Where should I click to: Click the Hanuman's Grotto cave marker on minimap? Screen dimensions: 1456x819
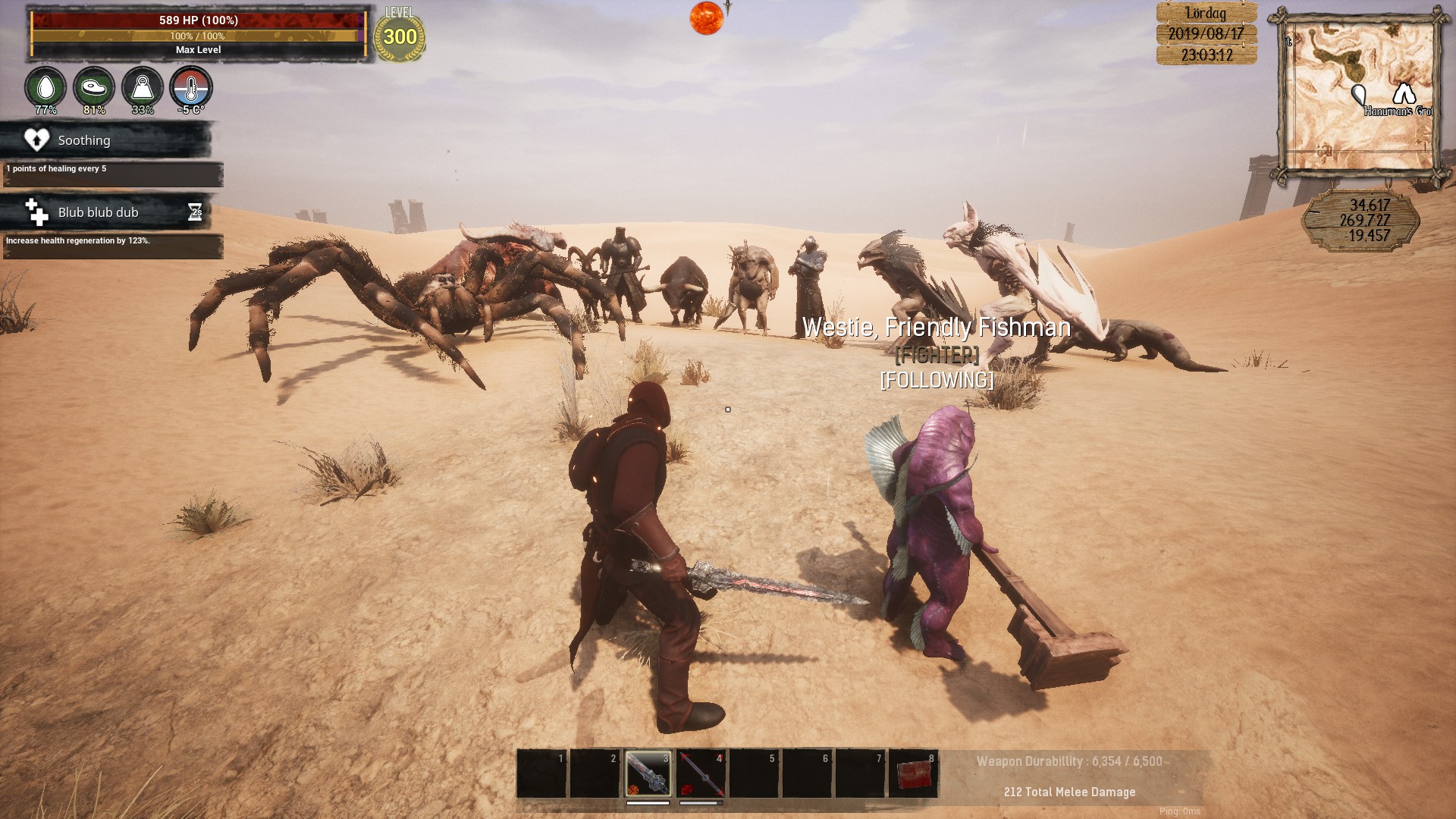[1404, 94]
